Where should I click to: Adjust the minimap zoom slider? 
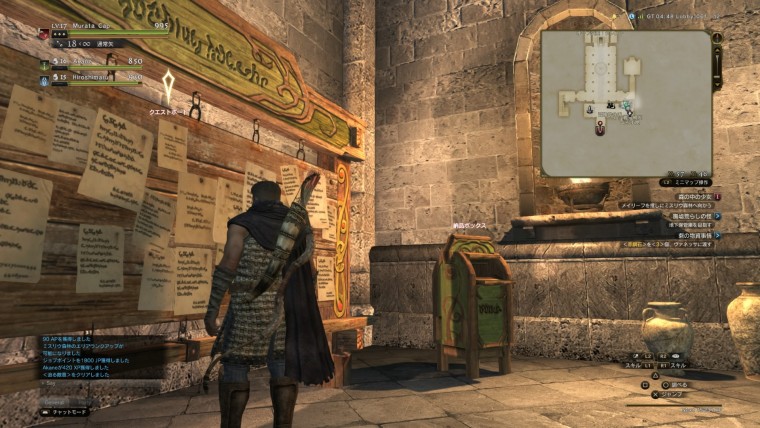tap(717, 66)
